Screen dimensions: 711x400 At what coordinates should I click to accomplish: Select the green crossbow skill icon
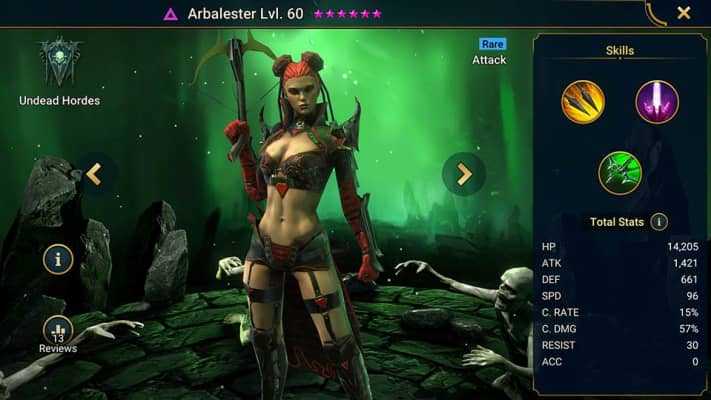click(x=620, y=172)
